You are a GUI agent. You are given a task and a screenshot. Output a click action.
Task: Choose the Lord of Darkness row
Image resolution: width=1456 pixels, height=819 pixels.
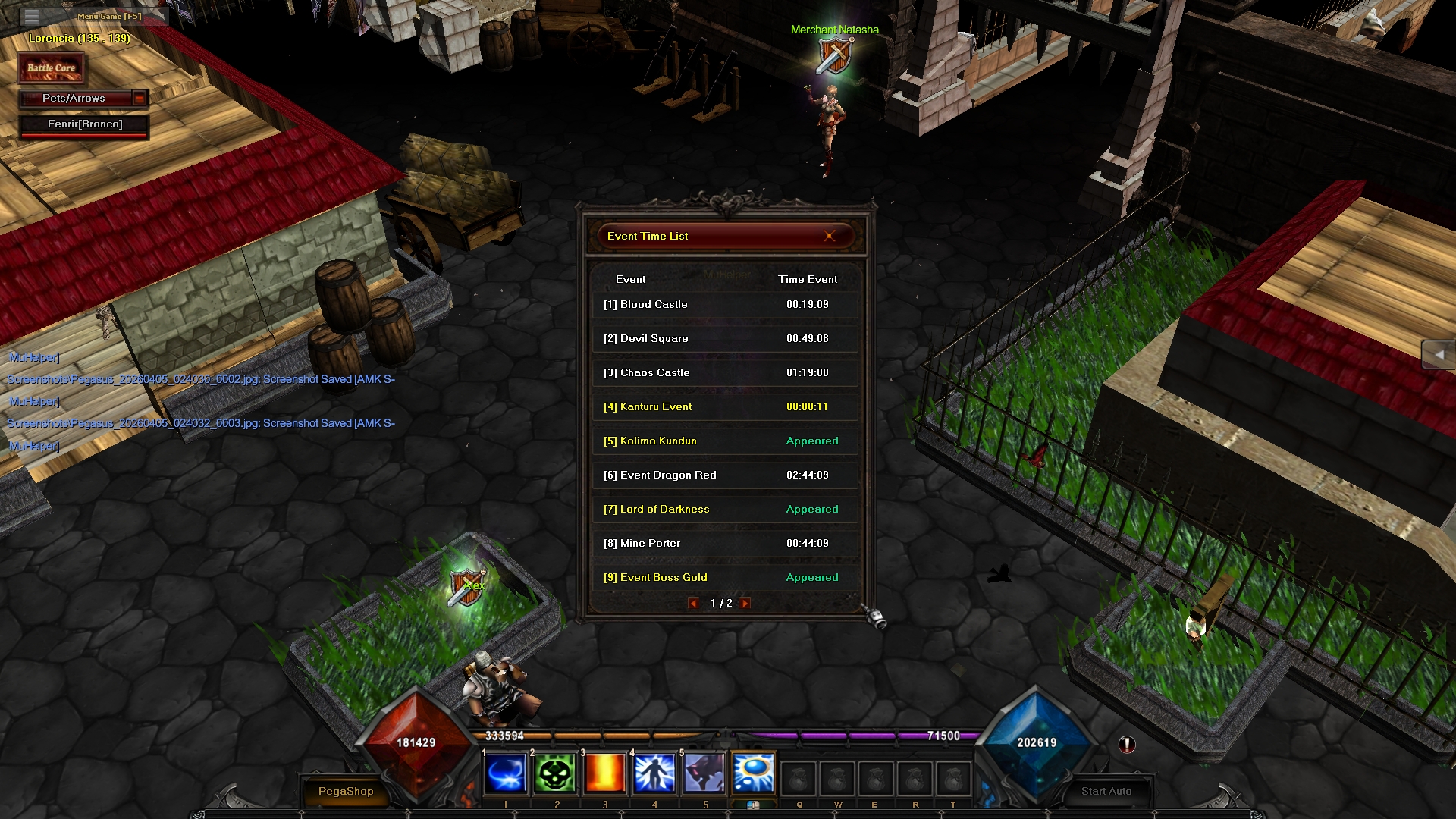(724, 510)
